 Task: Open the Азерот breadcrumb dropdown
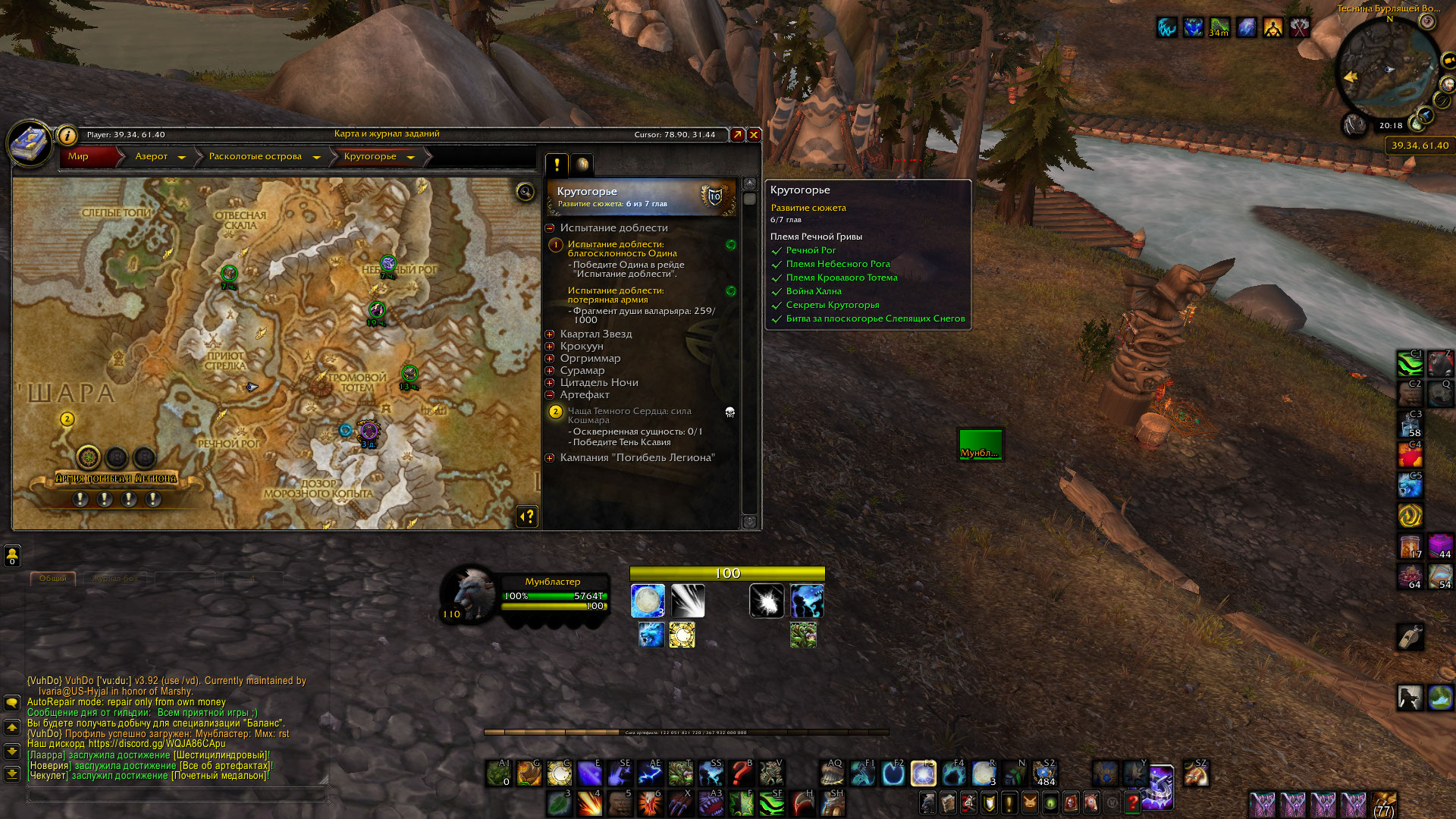[x=181, y=157]
